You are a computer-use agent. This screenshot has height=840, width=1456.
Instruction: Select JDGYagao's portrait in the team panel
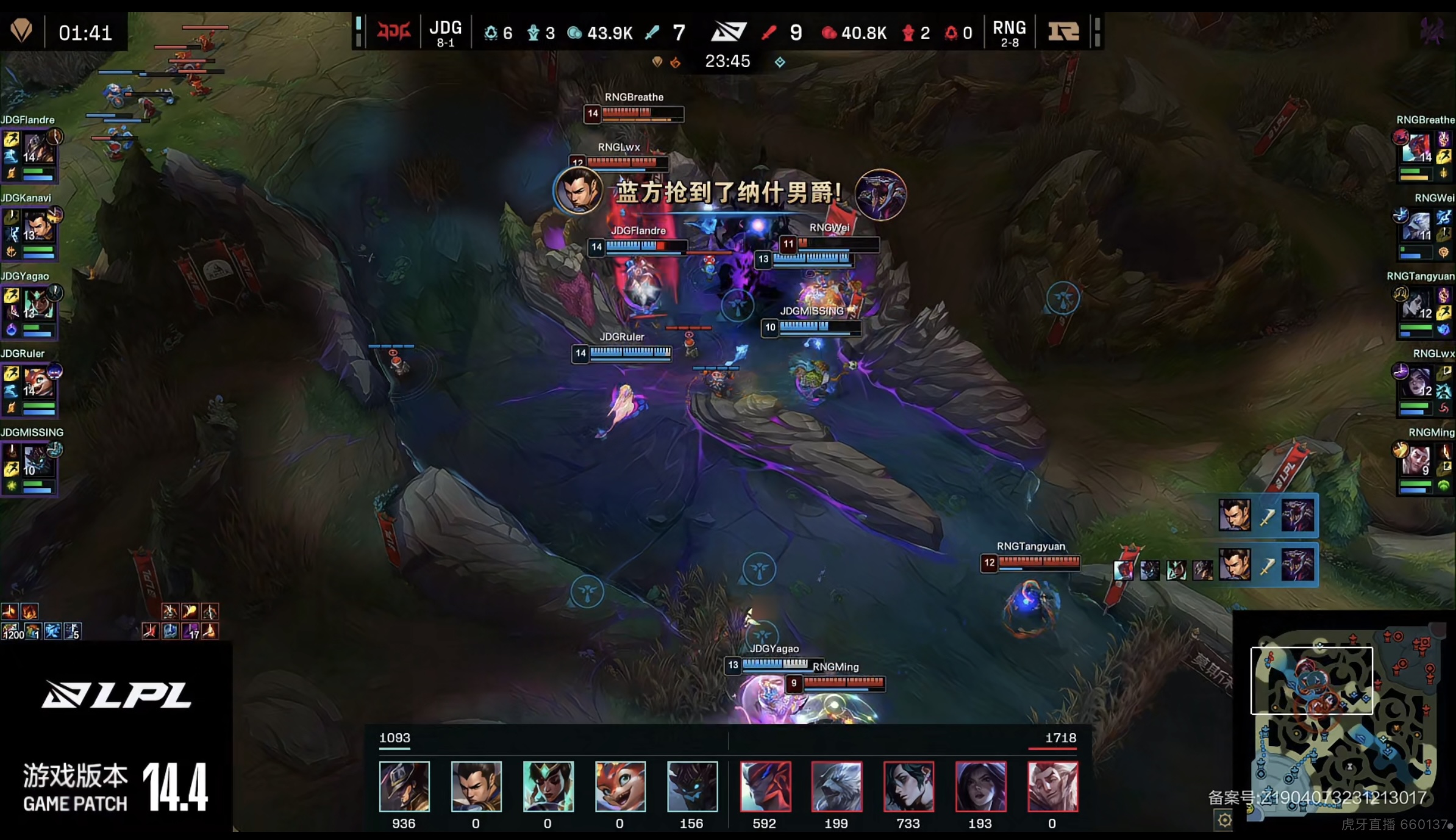pos(39,306)
